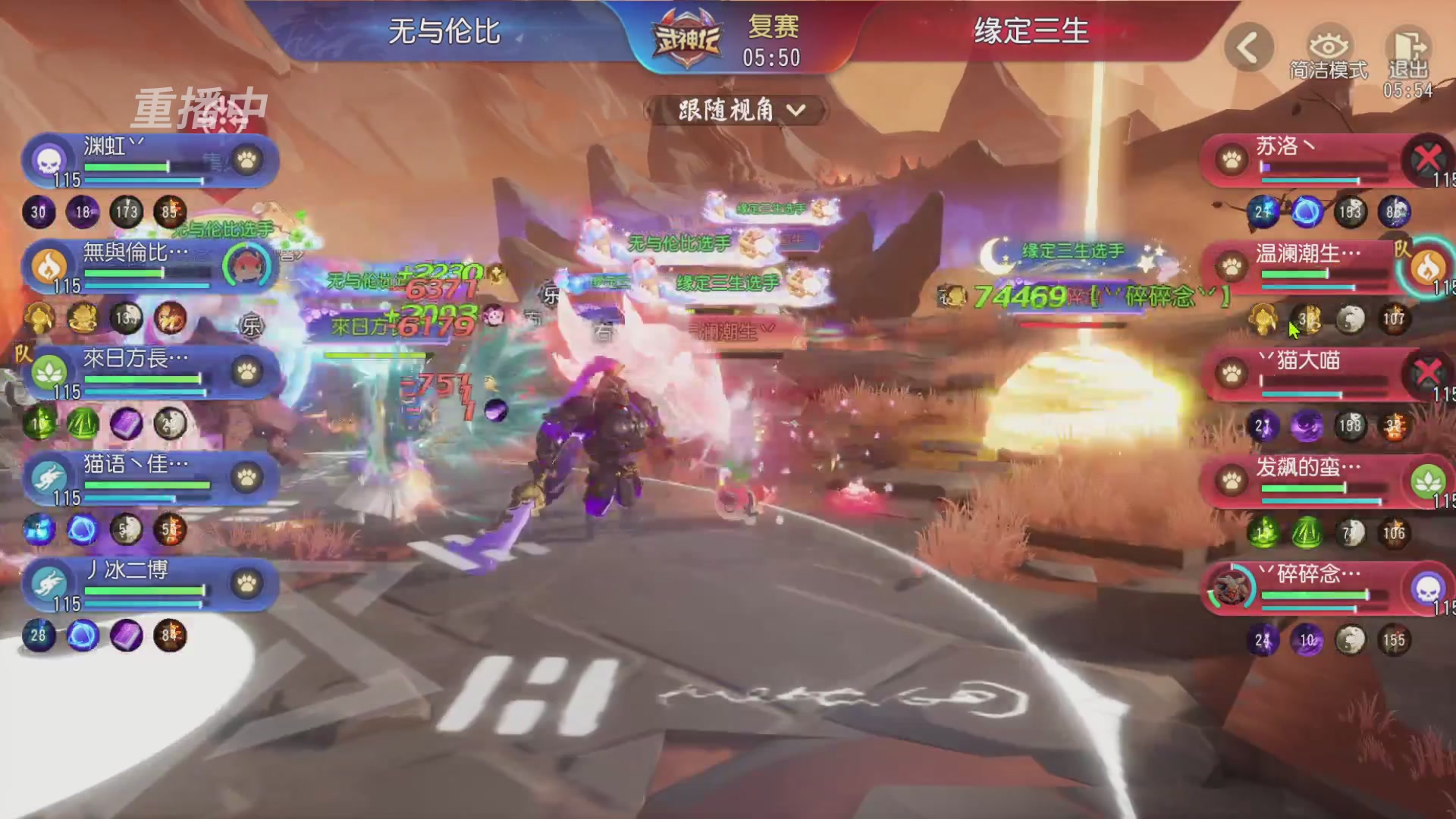Click the buff icon showing 173 under 渊虹丶
Viewport: 1456px width, 819px height.
tap(125, 213)
